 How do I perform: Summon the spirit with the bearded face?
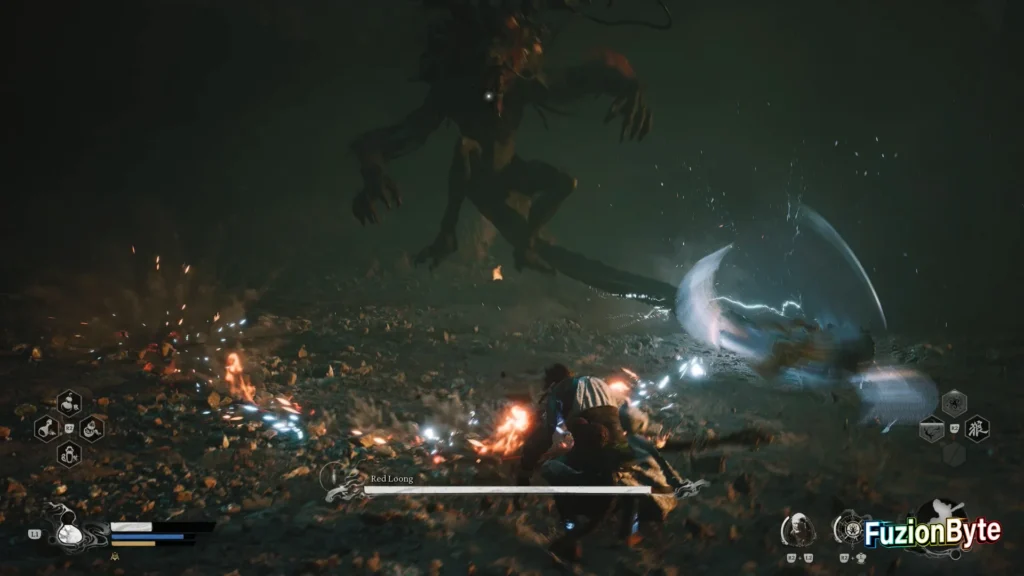pos(798,528)
